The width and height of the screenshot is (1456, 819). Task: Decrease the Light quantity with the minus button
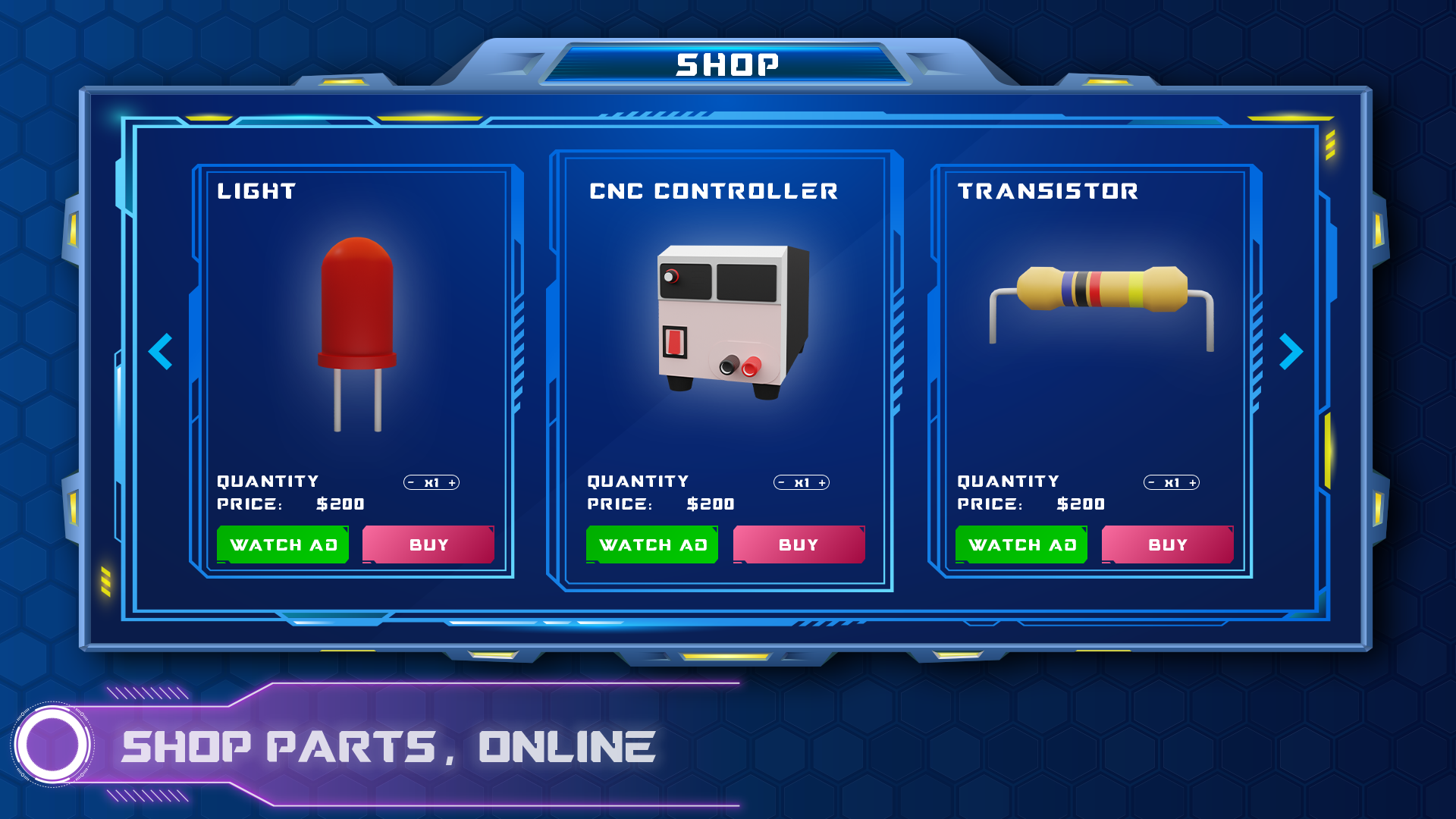(410, 481)
